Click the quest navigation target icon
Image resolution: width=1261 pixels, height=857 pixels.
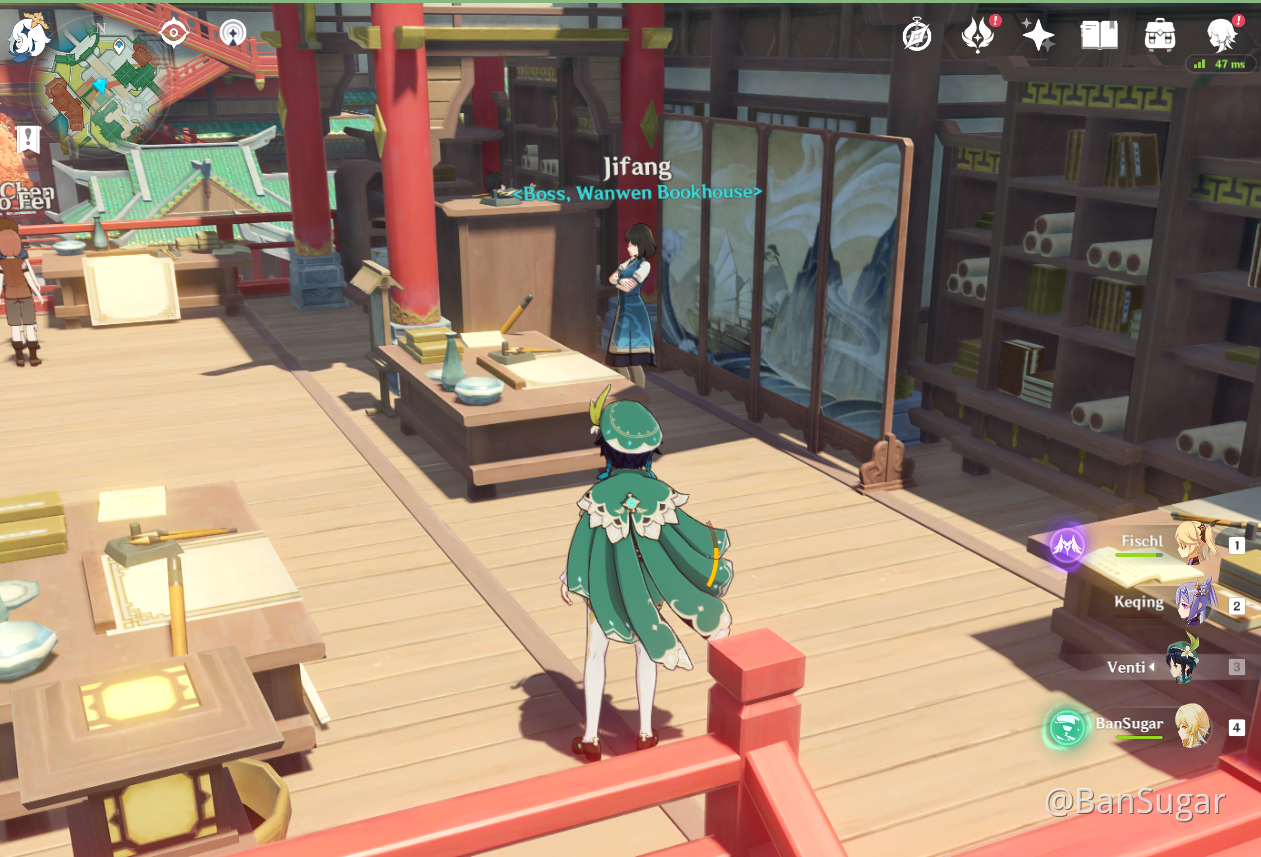pyautogui.click(x=175, y=33)
